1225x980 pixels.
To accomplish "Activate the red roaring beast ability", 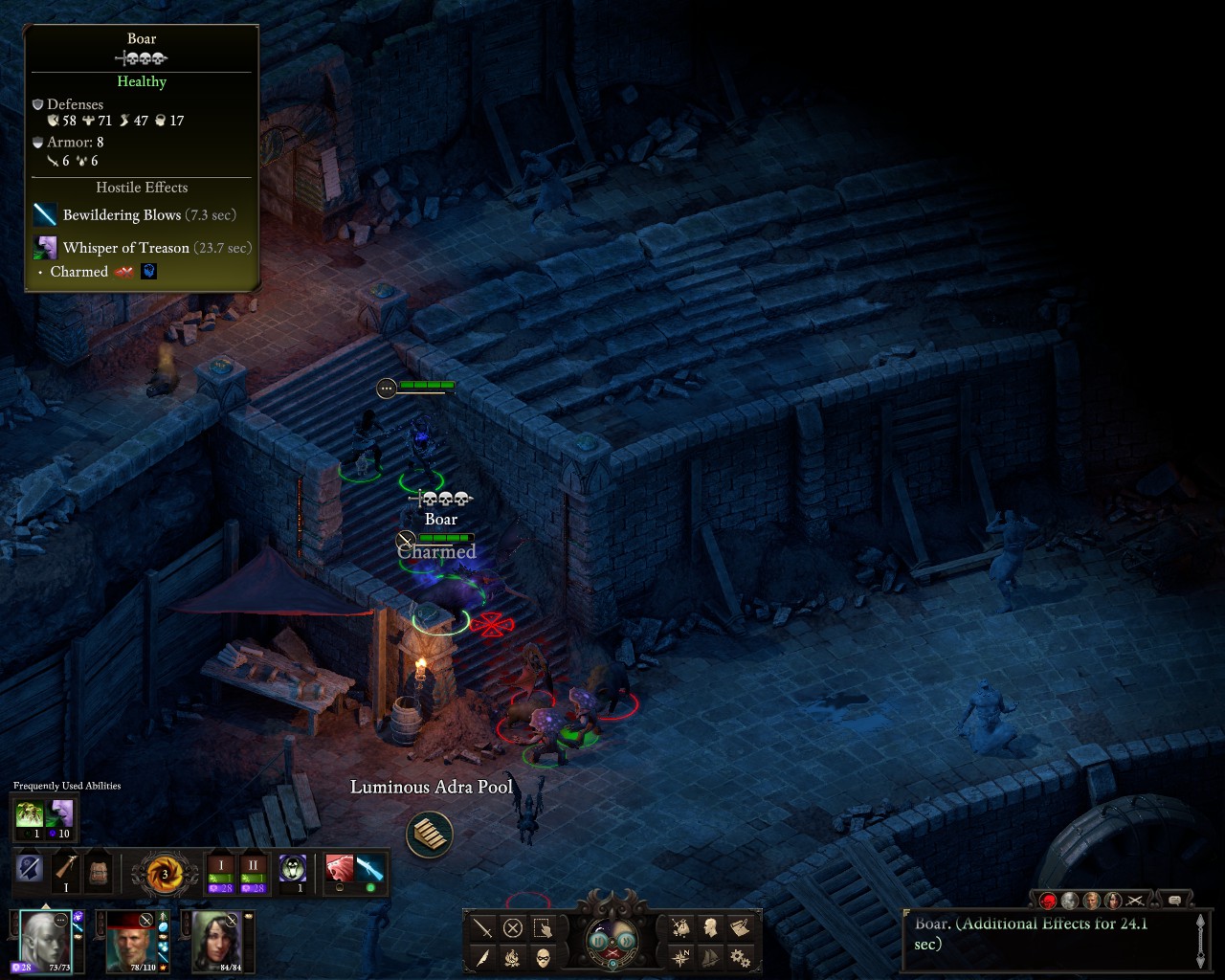I will pyautogui.click(x=339, y=870).
